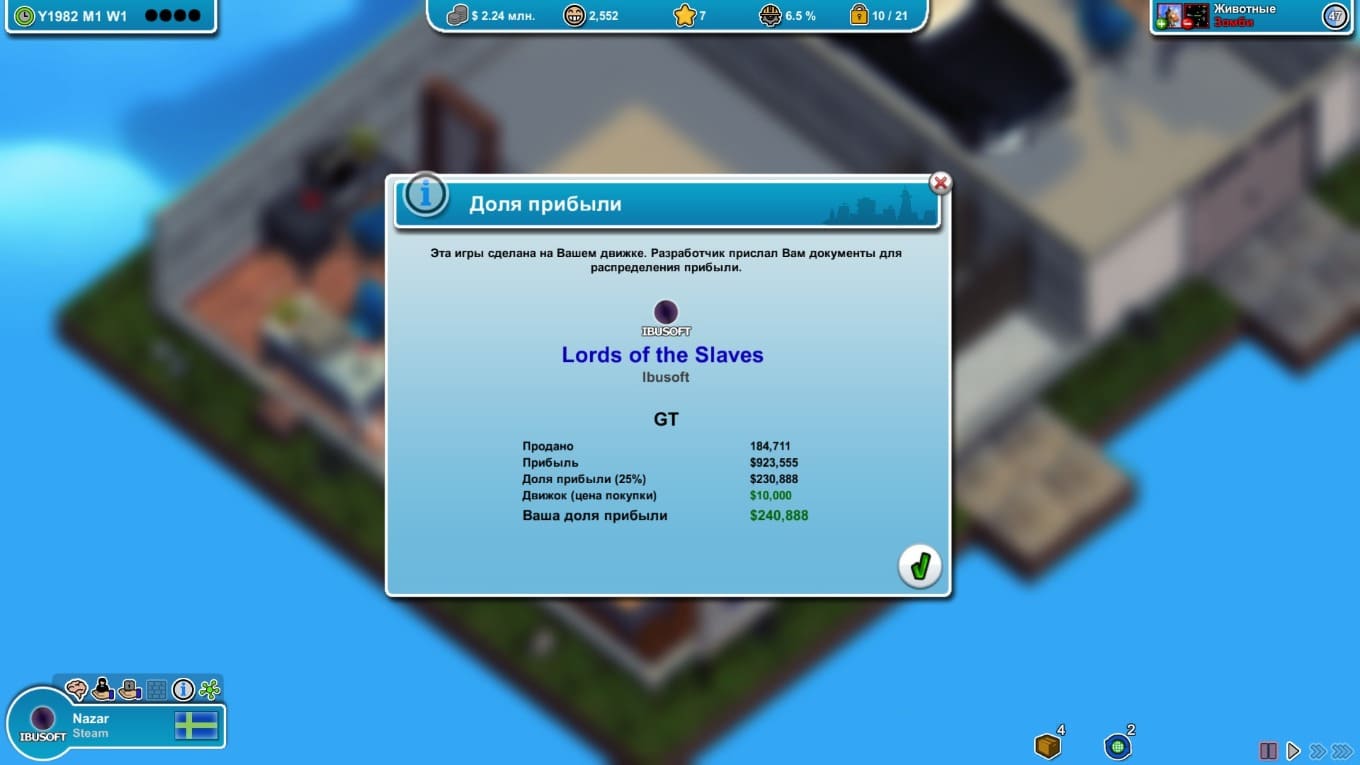
Task: Set game speed to triple fast-forward
Action: pyautogui.click(x=1342, y=750)
